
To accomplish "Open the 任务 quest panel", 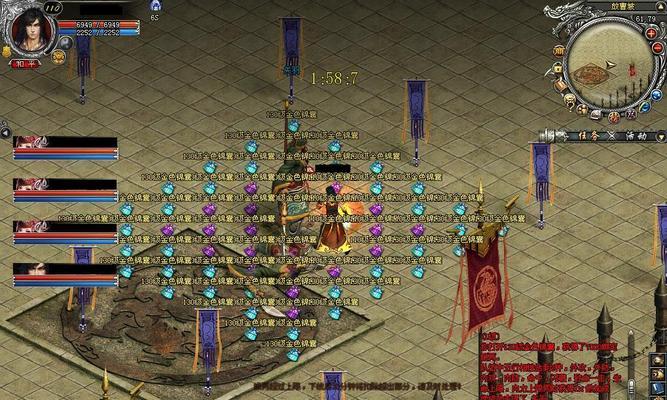I will click(x=588, y=136).
